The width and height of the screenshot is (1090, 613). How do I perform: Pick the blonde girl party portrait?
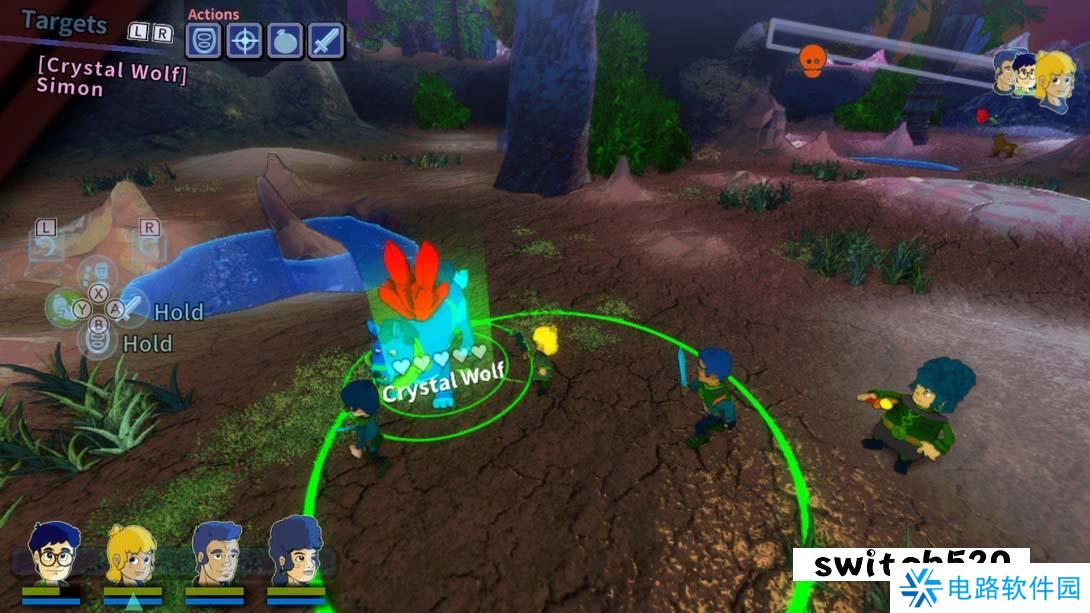(132, 555)
